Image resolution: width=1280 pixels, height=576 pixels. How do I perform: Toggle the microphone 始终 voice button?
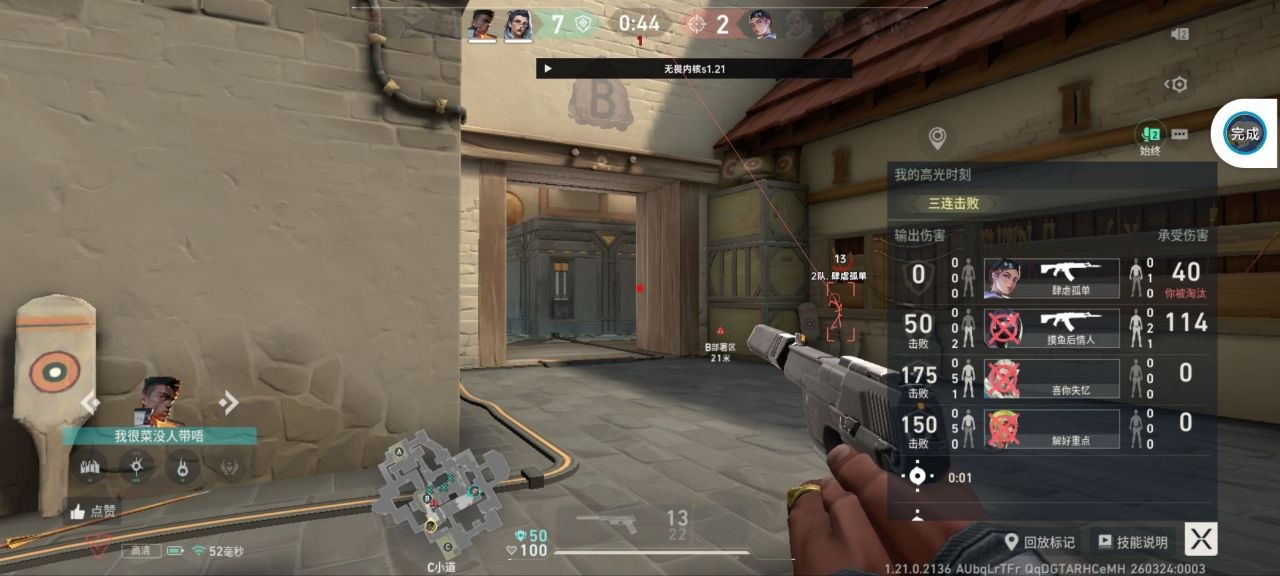tap(1150, 135)
